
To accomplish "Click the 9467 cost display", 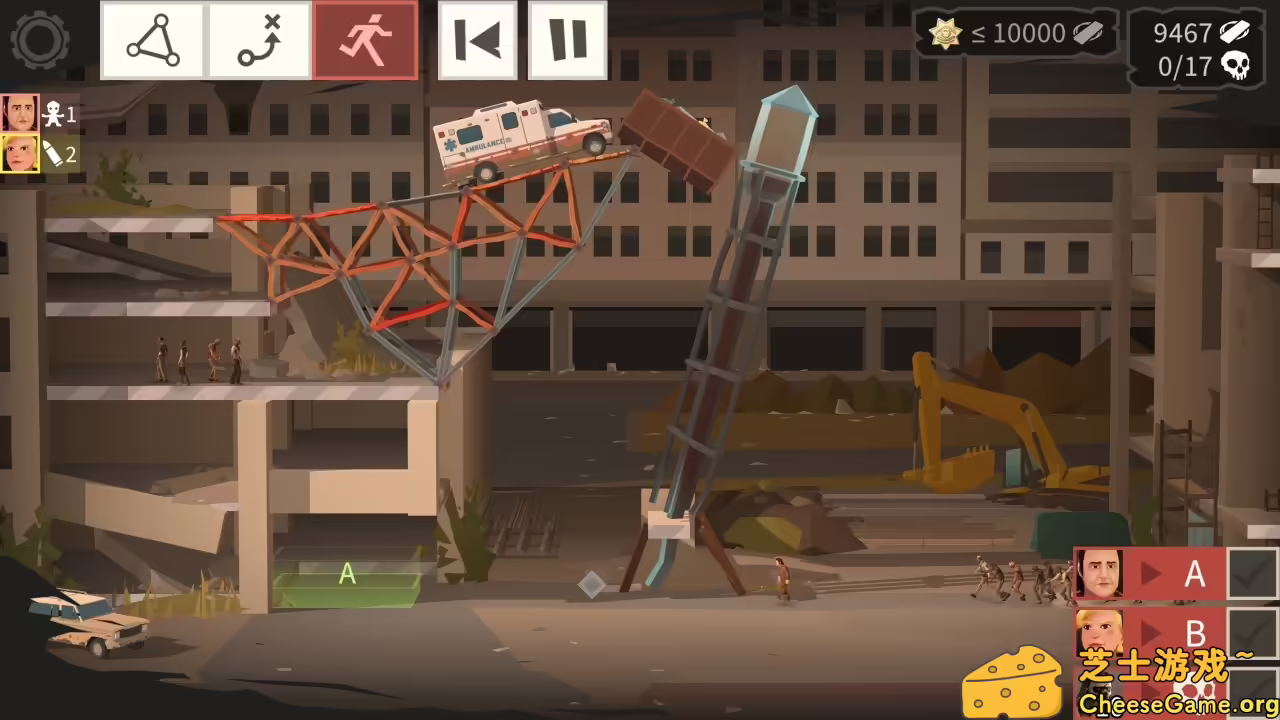I will (1180, 33).
